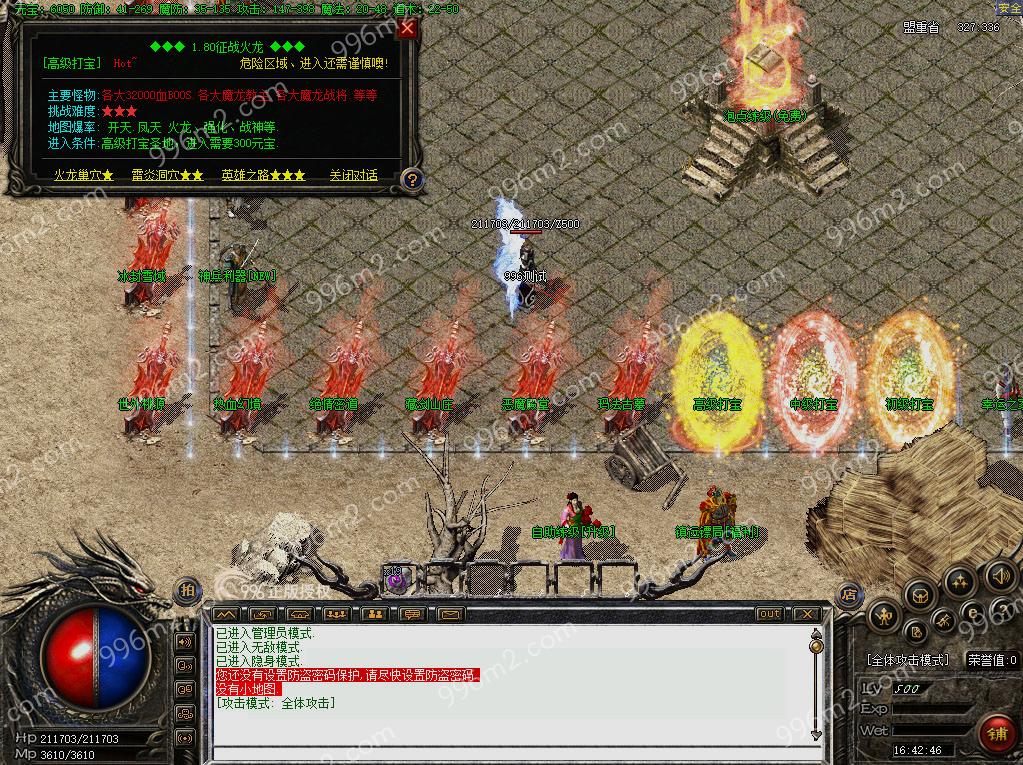Choose the 火龙巢穴 one-star destination
This screenshot has width=1023, height=765.
pyautogui.click(x=83, y=175)
